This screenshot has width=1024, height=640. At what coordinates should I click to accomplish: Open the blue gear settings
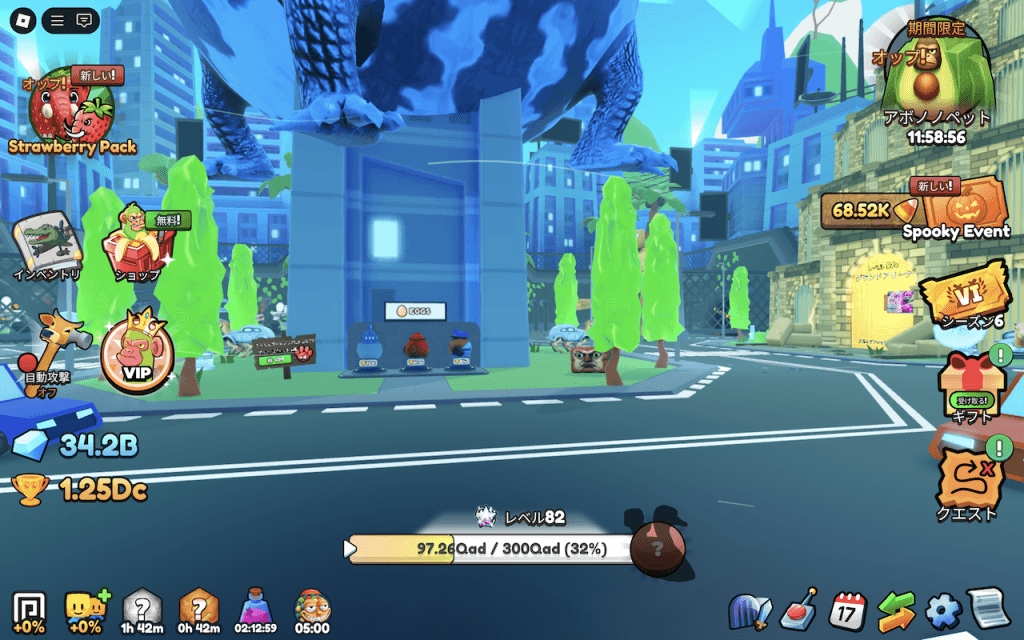tap(942, 610)
